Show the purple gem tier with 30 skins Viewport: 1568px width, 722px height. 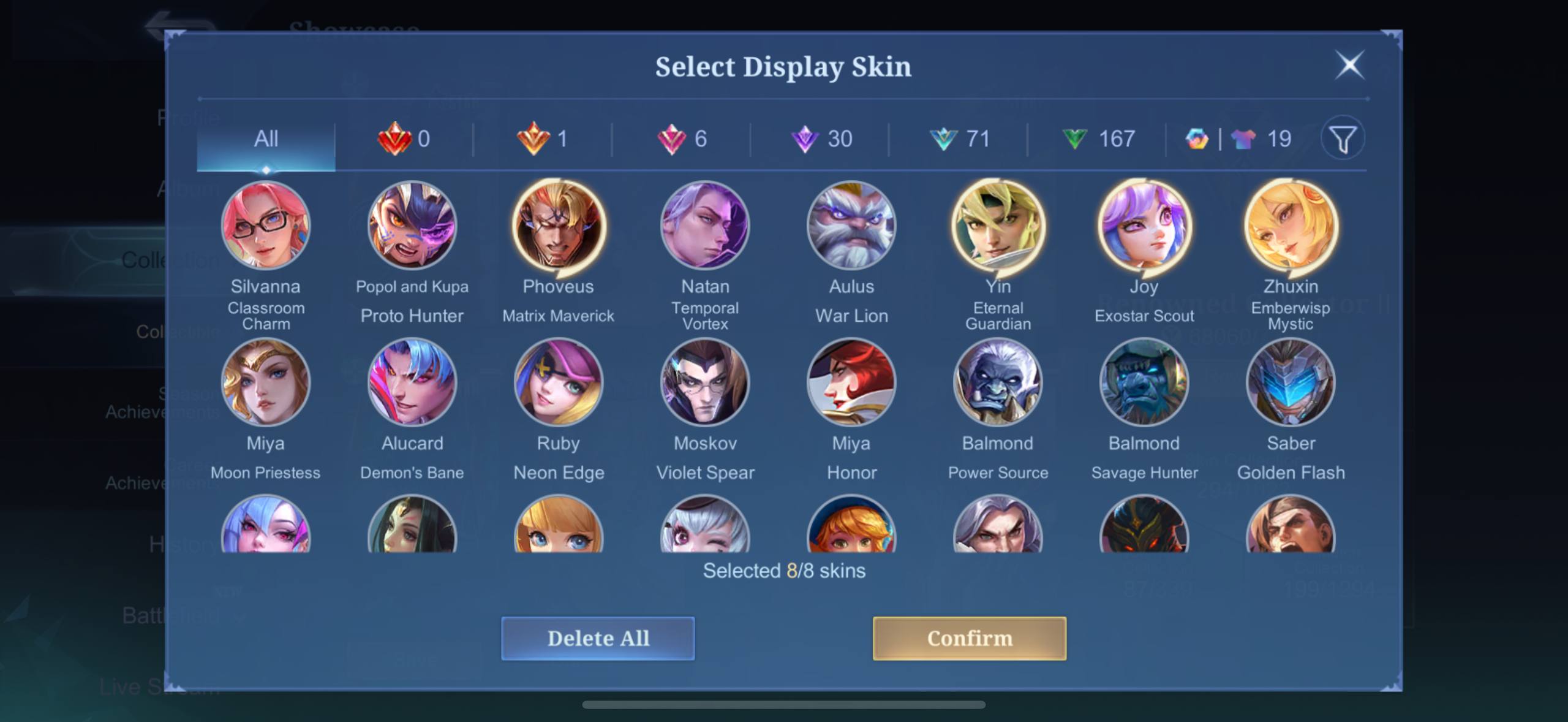[x=822, y=139]
